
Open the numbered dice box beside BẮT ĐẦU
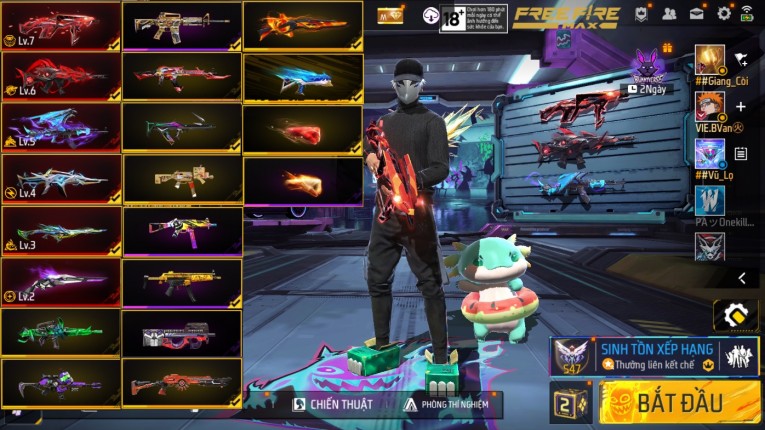571,403
